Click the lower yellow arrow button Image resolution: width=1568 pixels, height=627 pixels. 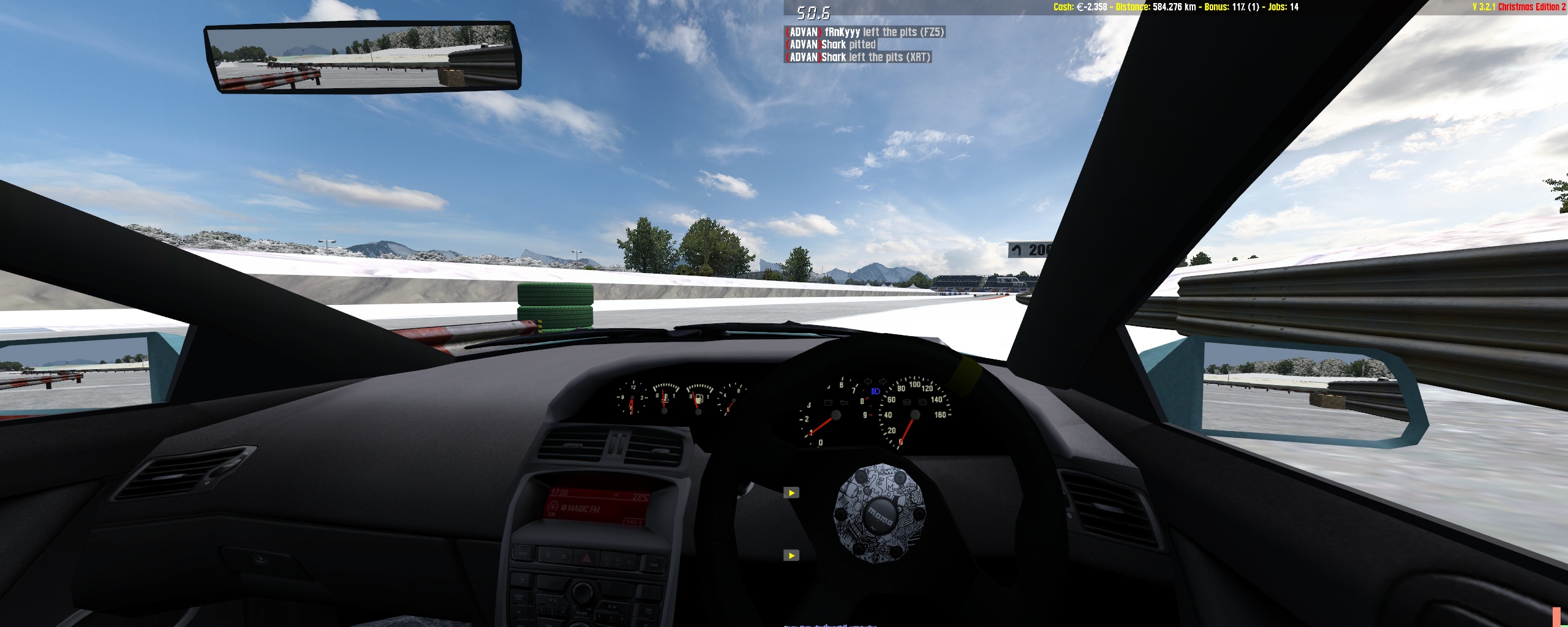tap(791, 556)
